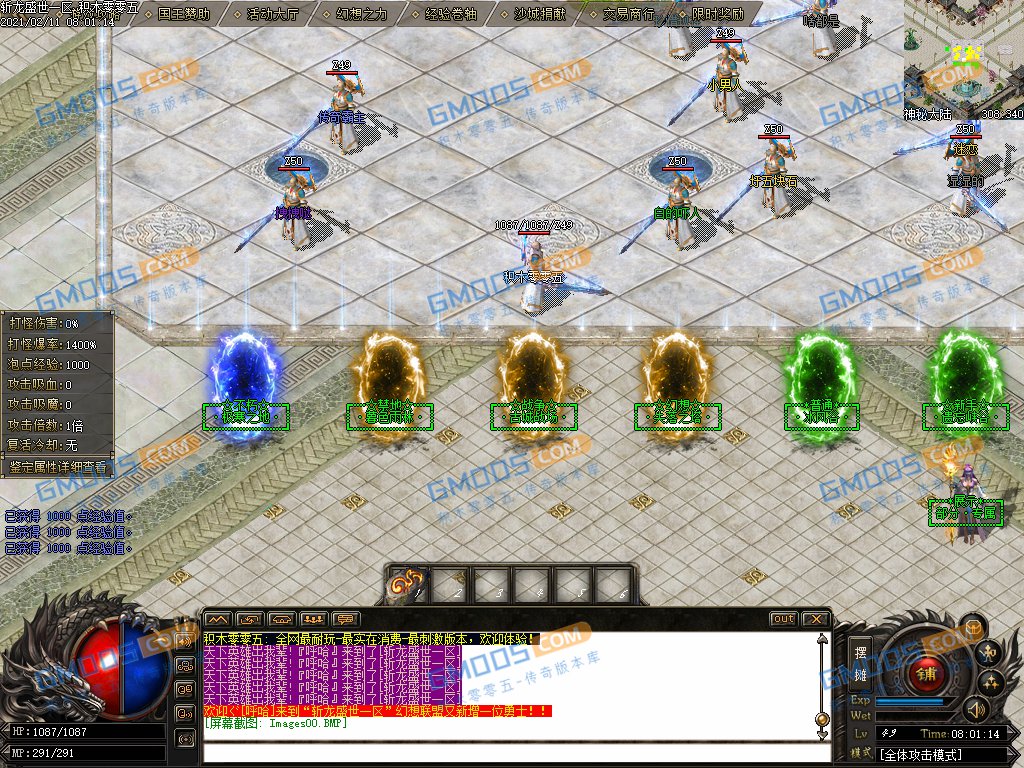
Task: Close the chat window with the X button
Action: tap(815, 619)
